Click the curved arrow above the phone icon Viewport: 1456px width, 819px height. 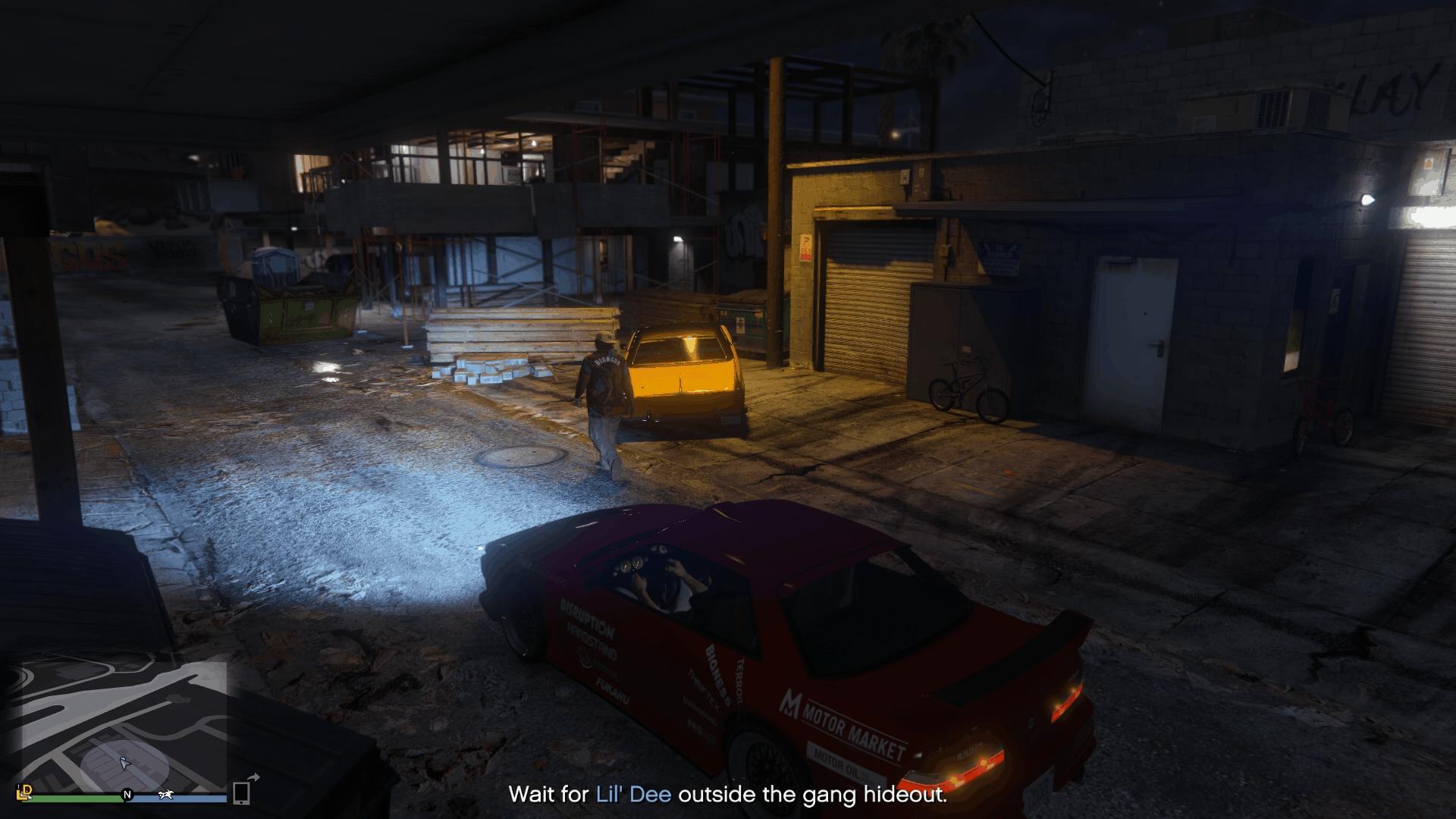(x=256, y=777)
